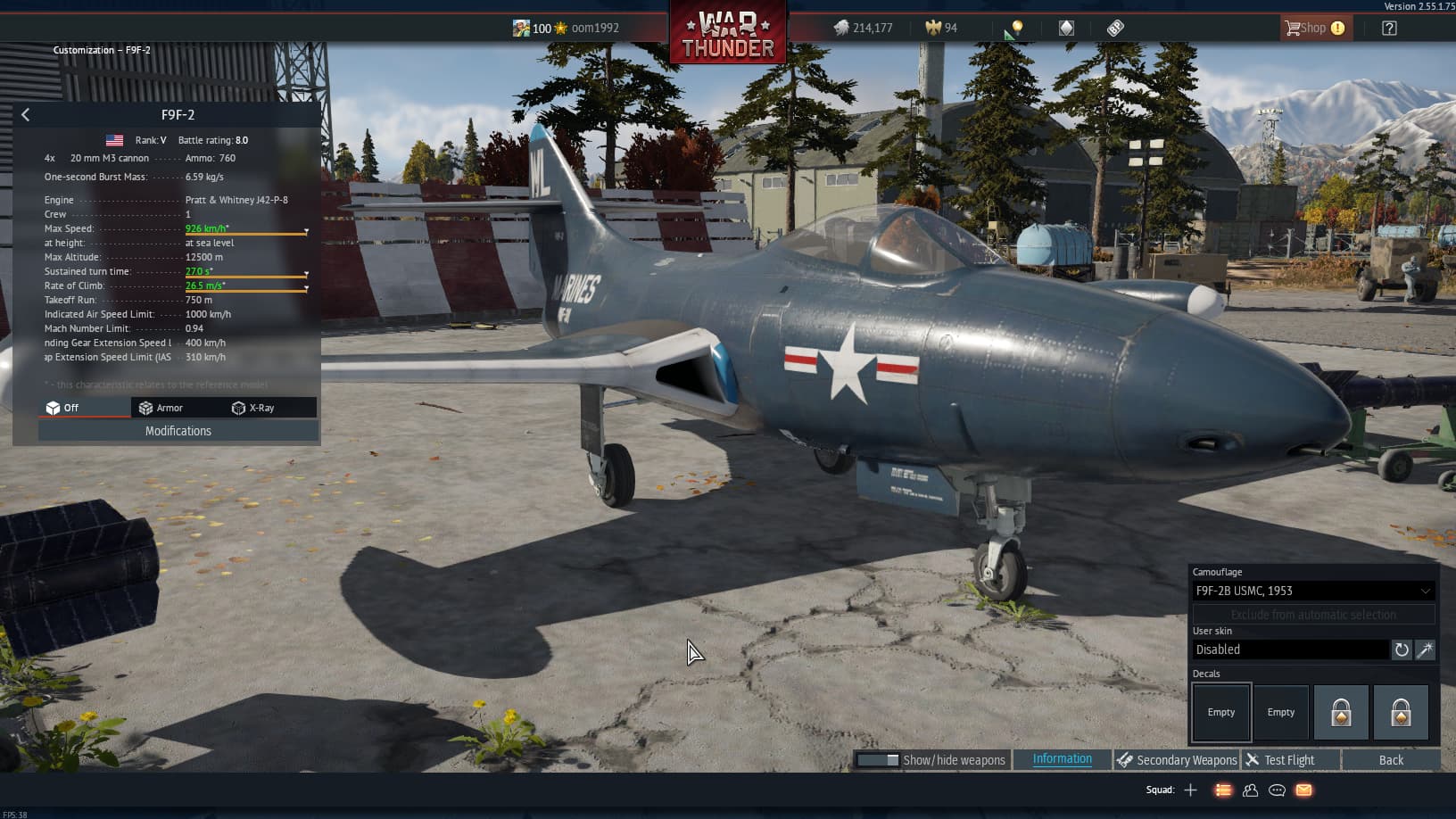Toggle Show/hide weapons switch
Viewport: 1456px width, 819px height.
pos(879,760)
